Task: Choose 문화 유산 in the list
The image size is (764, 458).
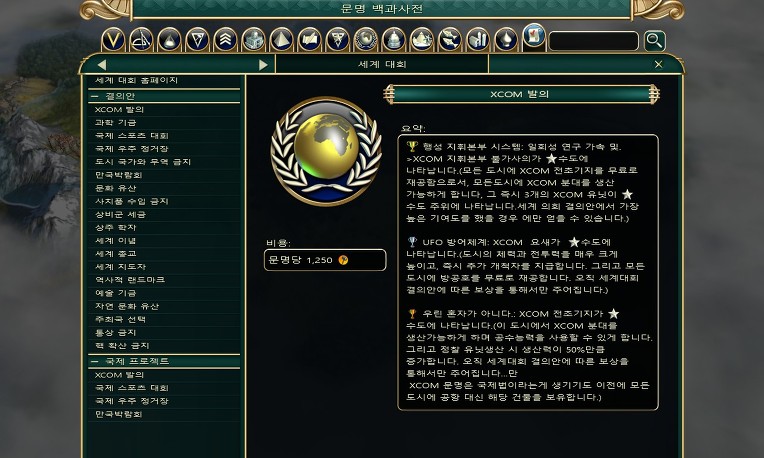Action: click(117, 187)
